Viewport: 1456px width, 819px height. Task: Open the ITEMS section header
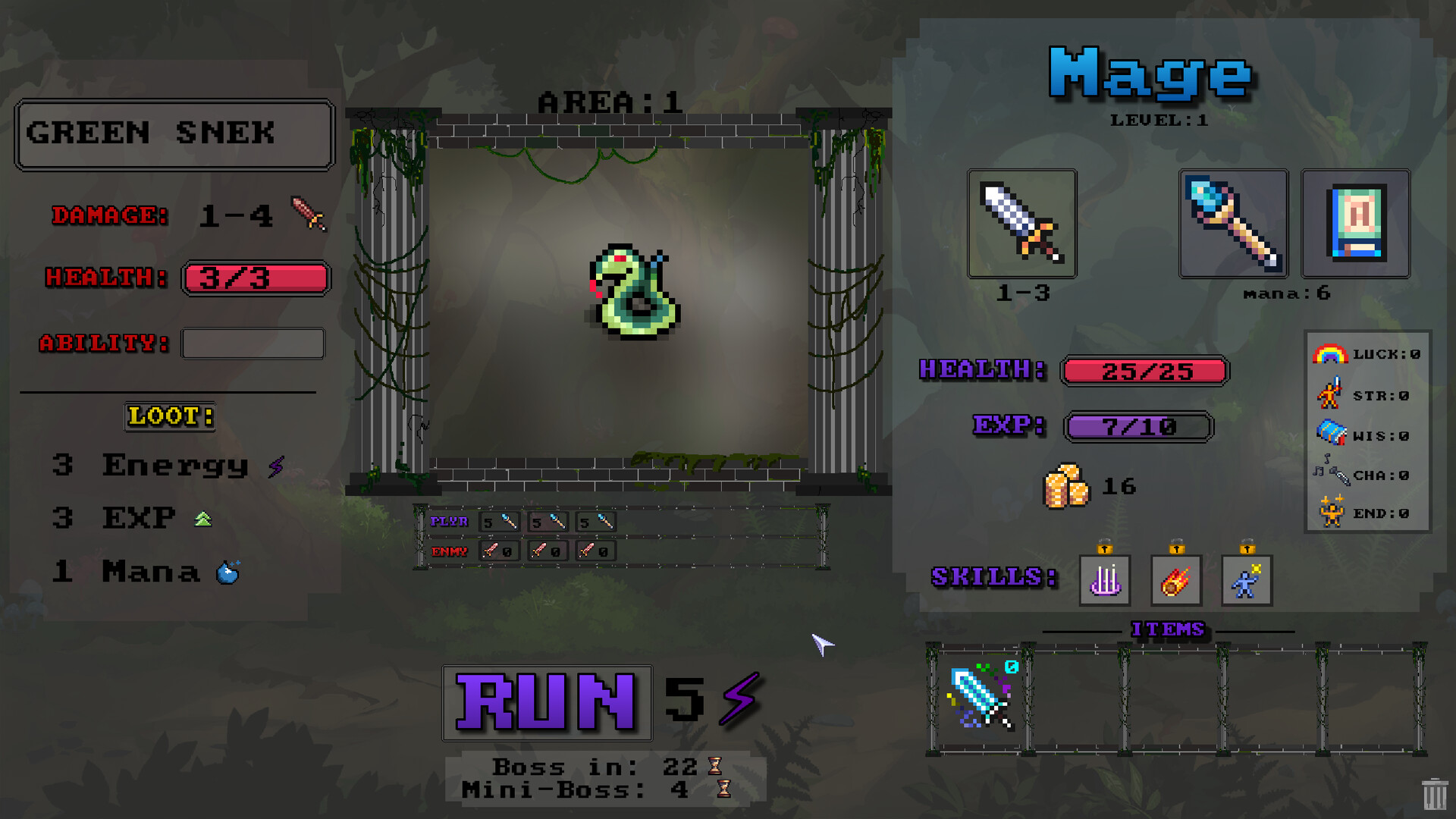1168,629
